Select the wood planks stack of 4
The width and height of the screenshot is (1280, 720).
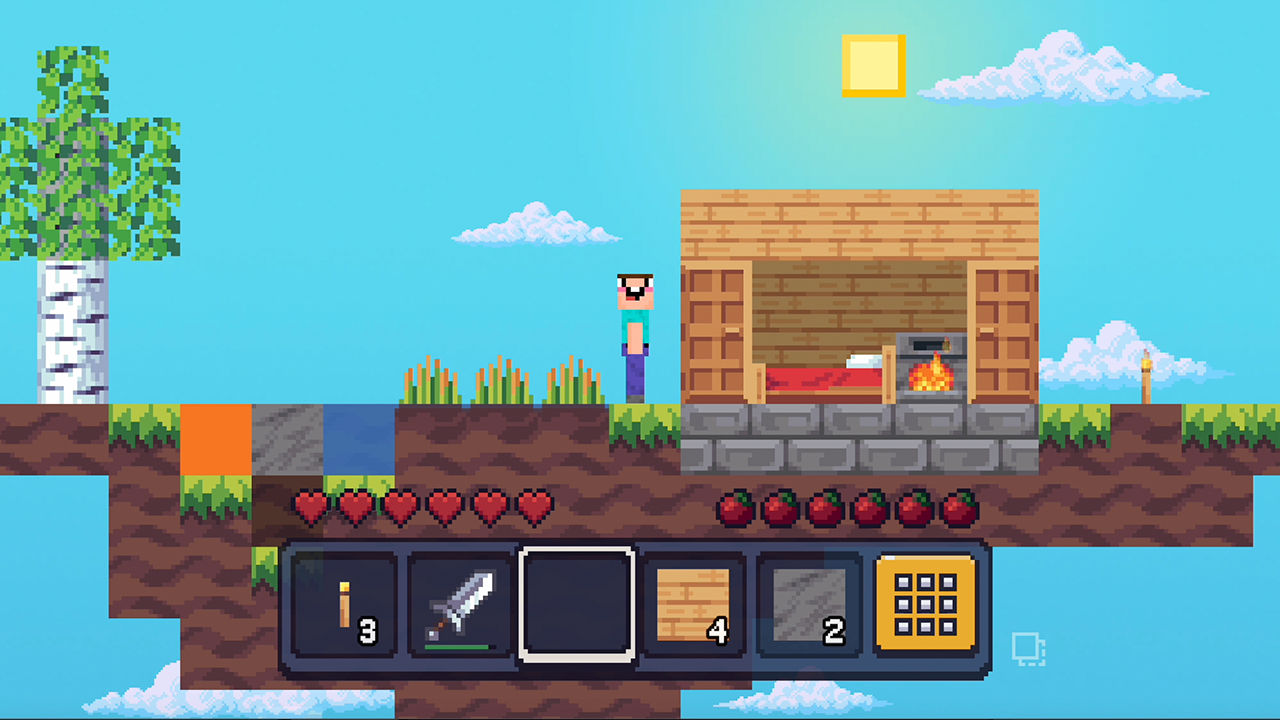tap(692, 603)
